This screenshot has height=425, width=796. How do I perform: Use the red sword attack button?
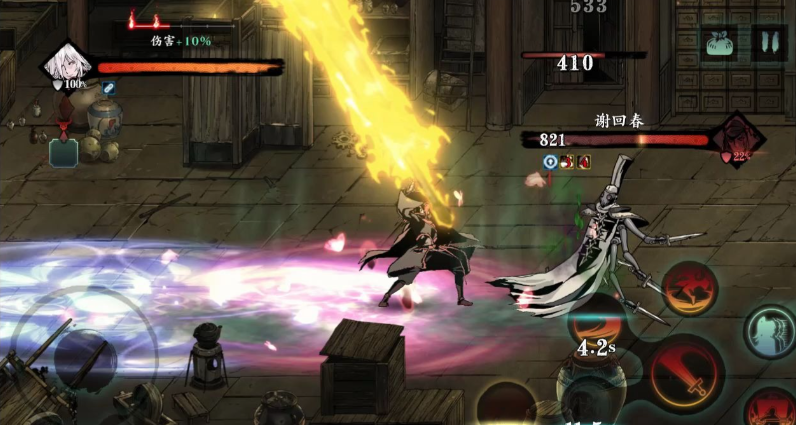pos(685,374)
